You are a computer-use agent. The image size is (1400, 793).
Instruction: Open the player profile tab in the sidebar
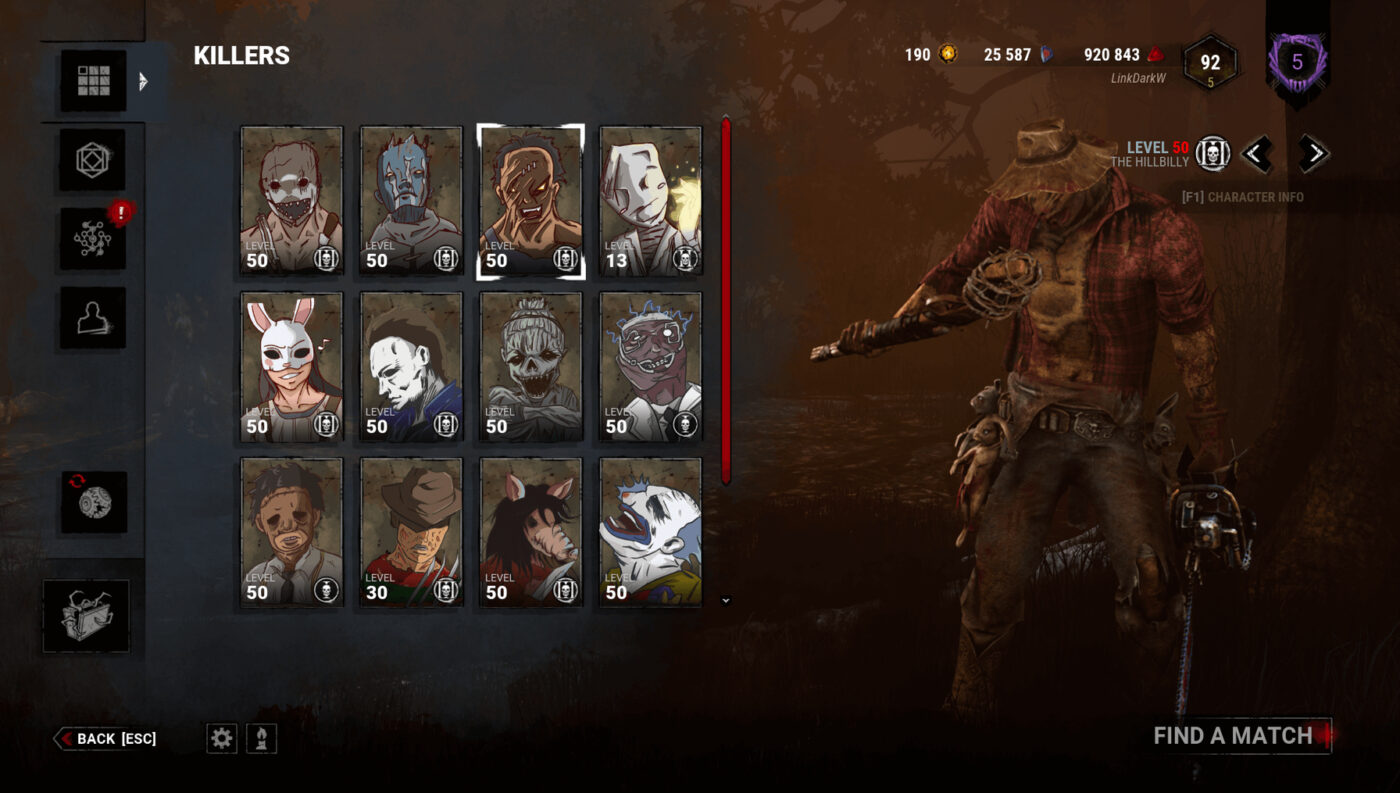tap(92, 320)
